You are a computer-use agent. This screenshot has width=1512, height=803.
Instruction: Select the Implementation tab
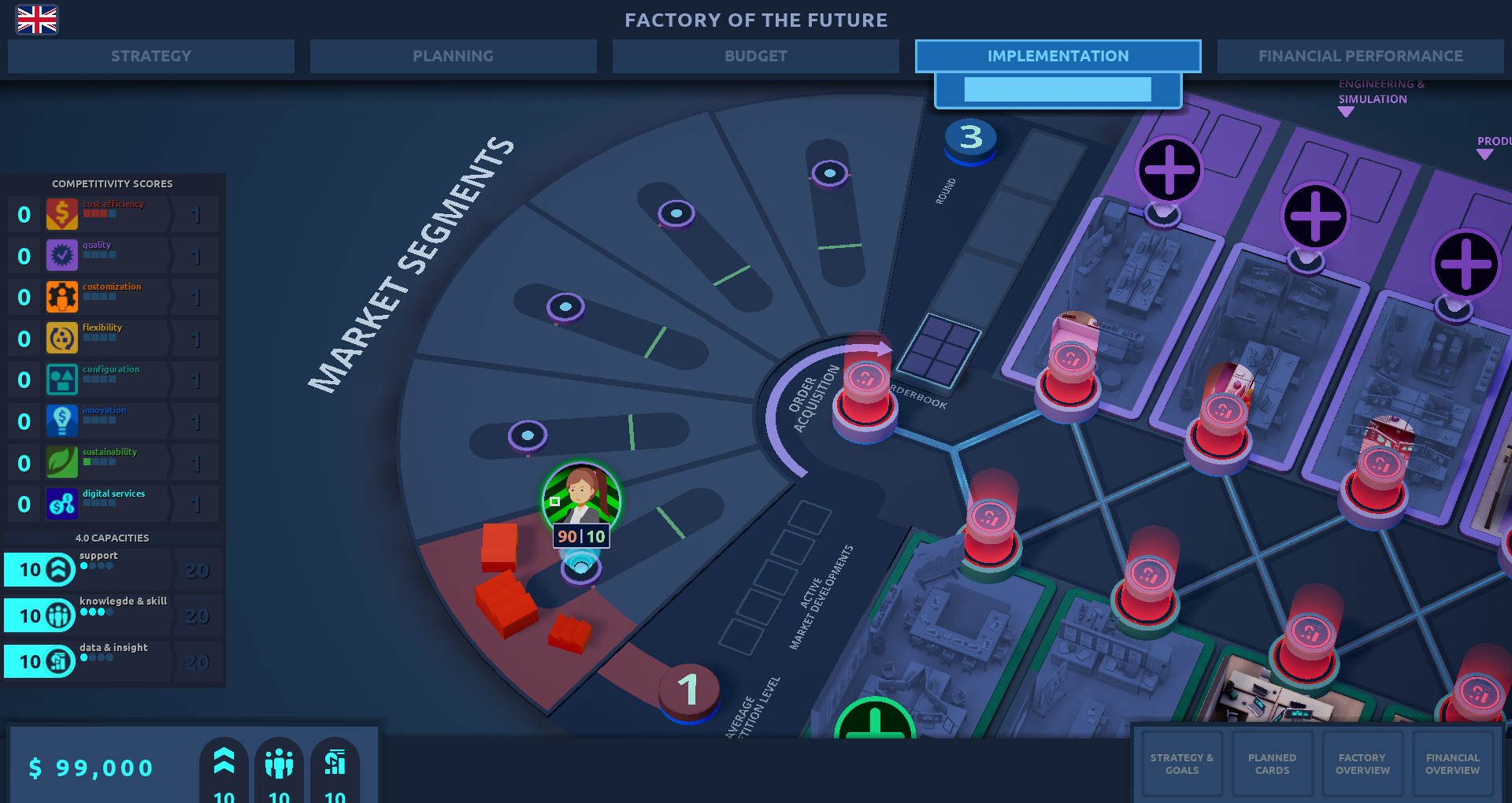[1058, 56]
